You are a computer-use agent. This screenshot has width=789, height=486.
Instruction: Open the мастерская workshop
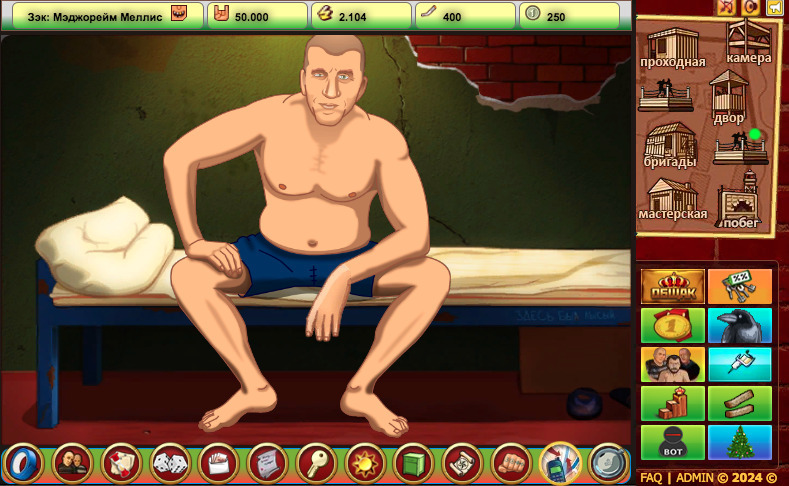pyautogui.click(x=672, y=198)
